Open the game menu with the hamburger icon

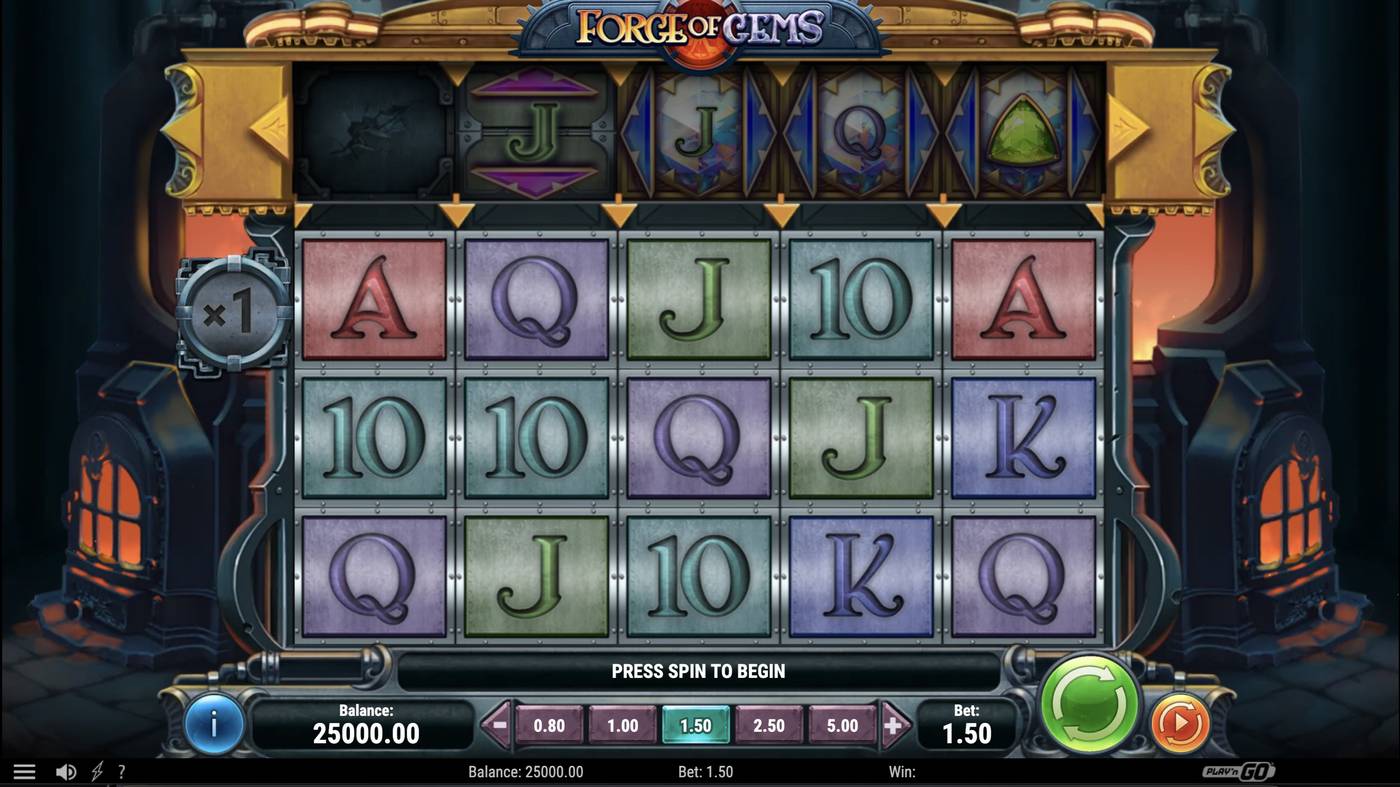click(x=24, y=771)
